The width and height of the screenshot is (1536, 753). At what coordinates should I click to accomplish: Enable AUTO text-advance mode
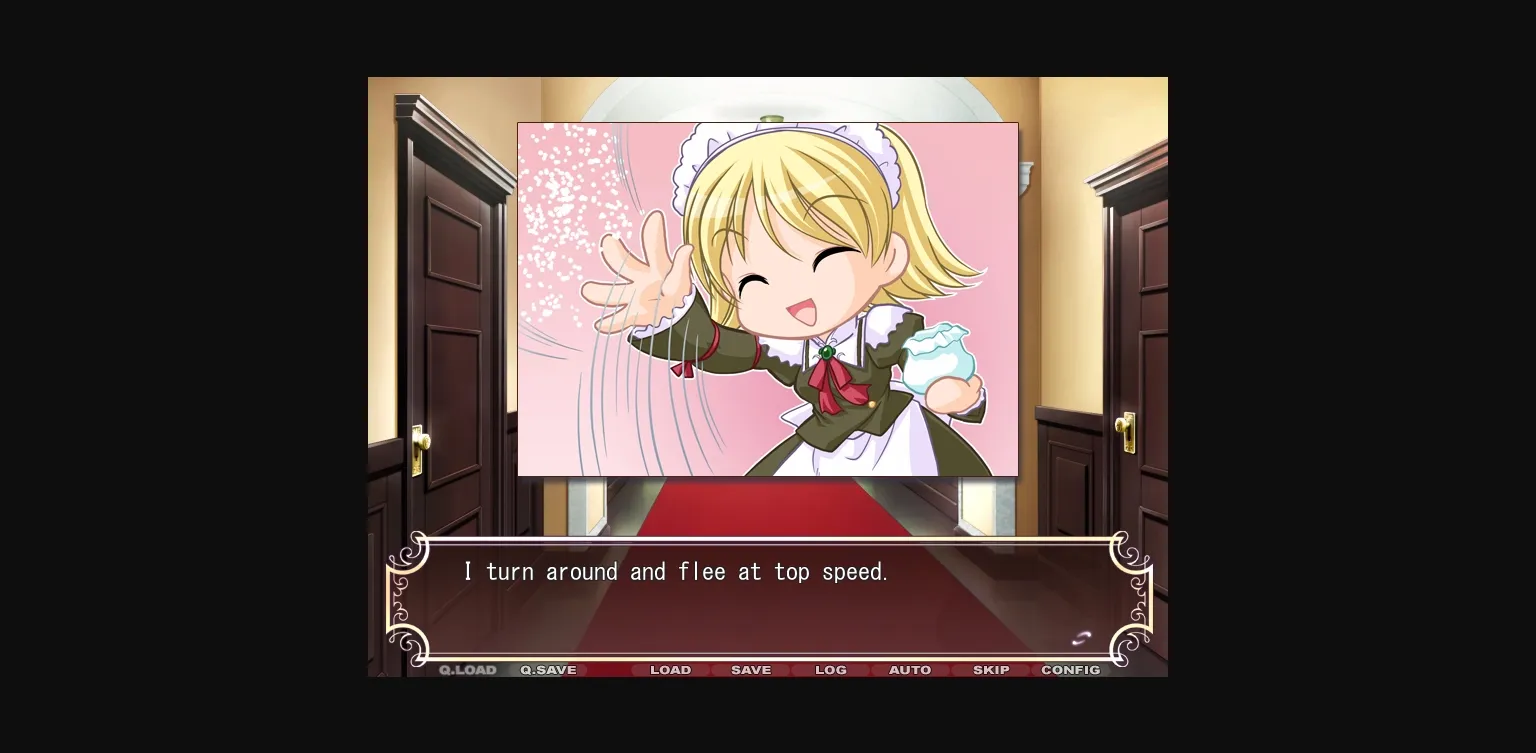pos(910,670)
